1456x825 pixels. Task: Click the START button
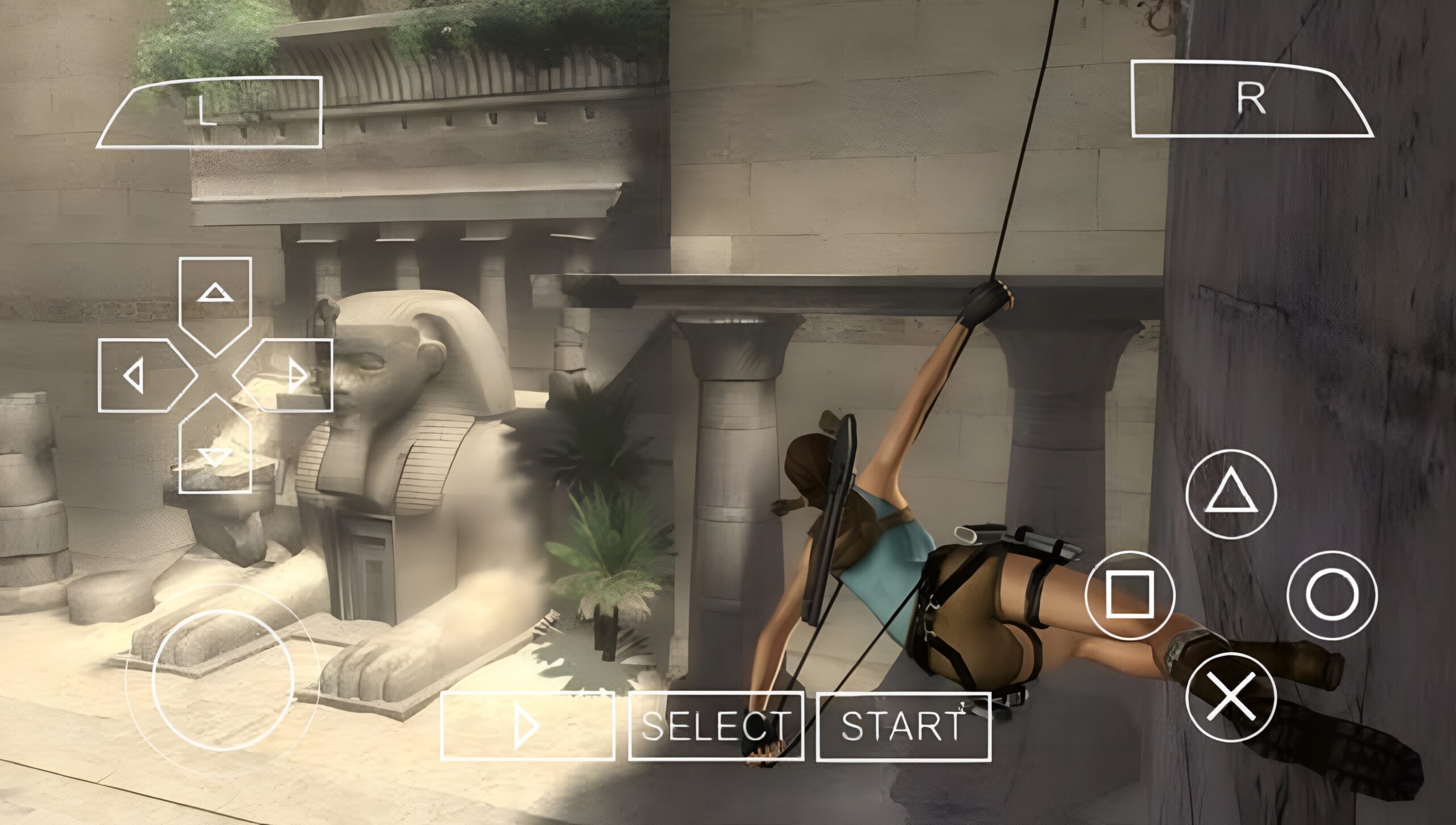(903, 725)
